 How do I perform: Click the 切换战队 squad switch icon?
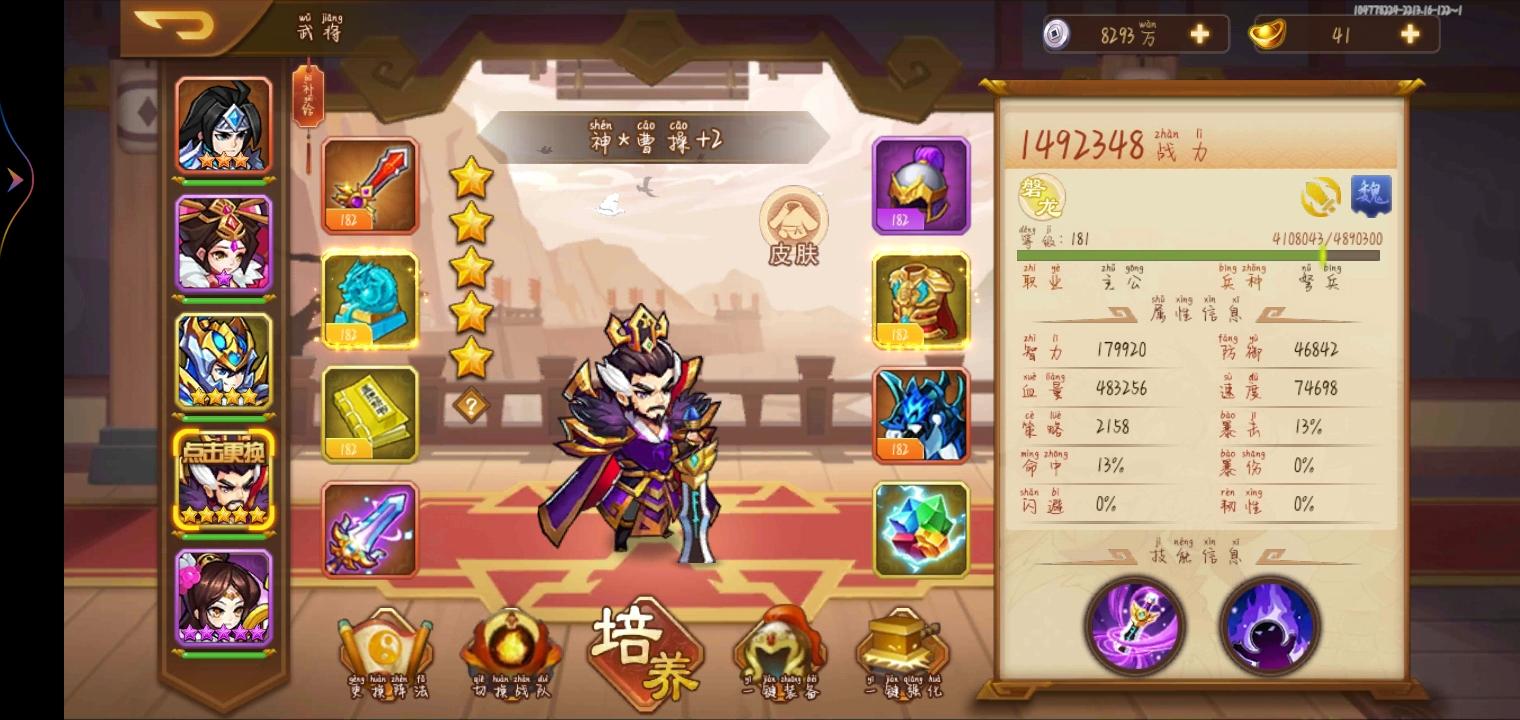point(512,645)
